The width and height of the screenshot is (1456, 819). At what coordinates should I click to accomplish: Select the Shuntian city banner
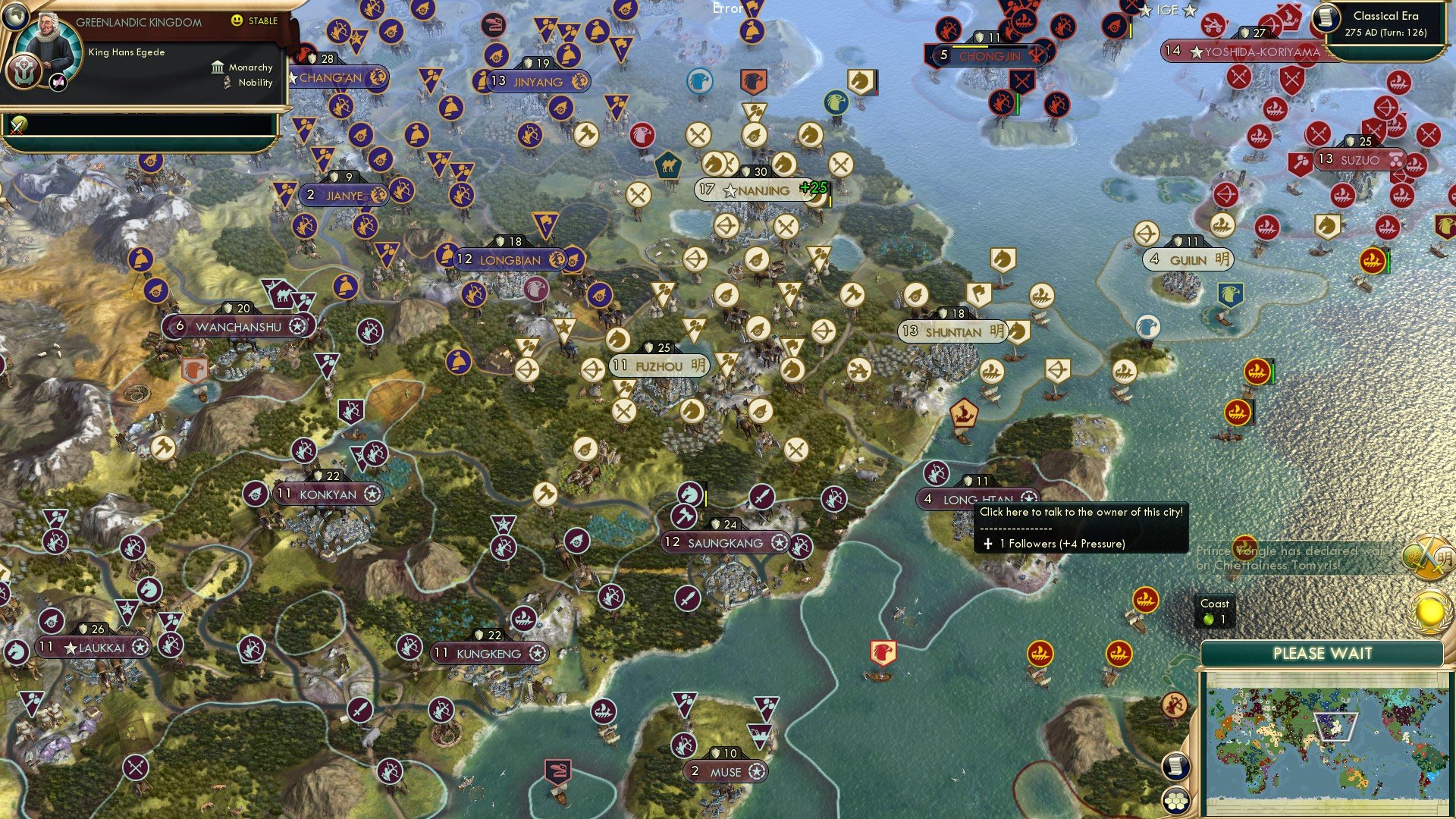click(x=952, y=331)
